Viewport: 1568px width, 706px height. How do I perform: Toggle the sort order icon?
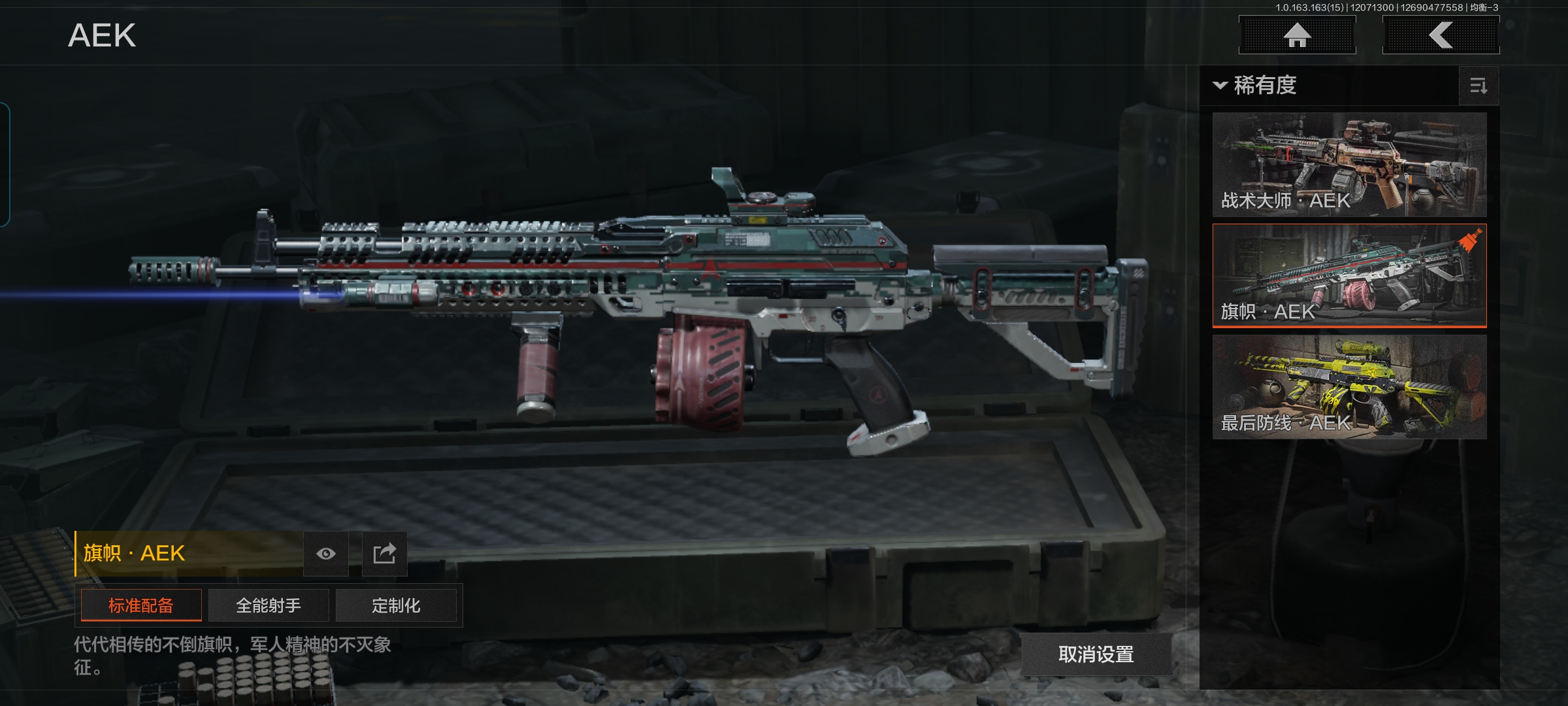1478,86
